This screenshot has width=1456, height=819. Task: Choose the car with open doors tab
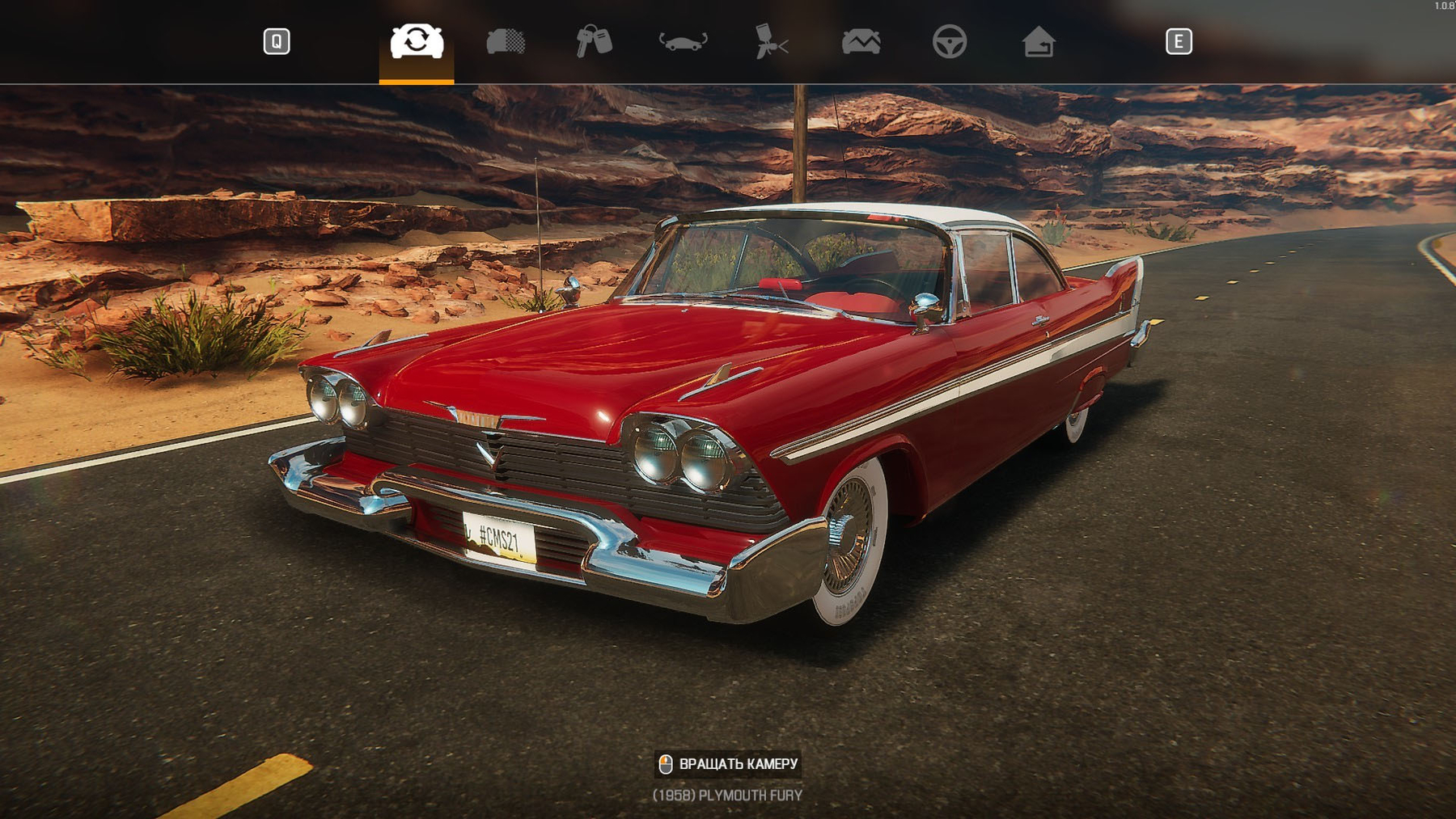684,41
